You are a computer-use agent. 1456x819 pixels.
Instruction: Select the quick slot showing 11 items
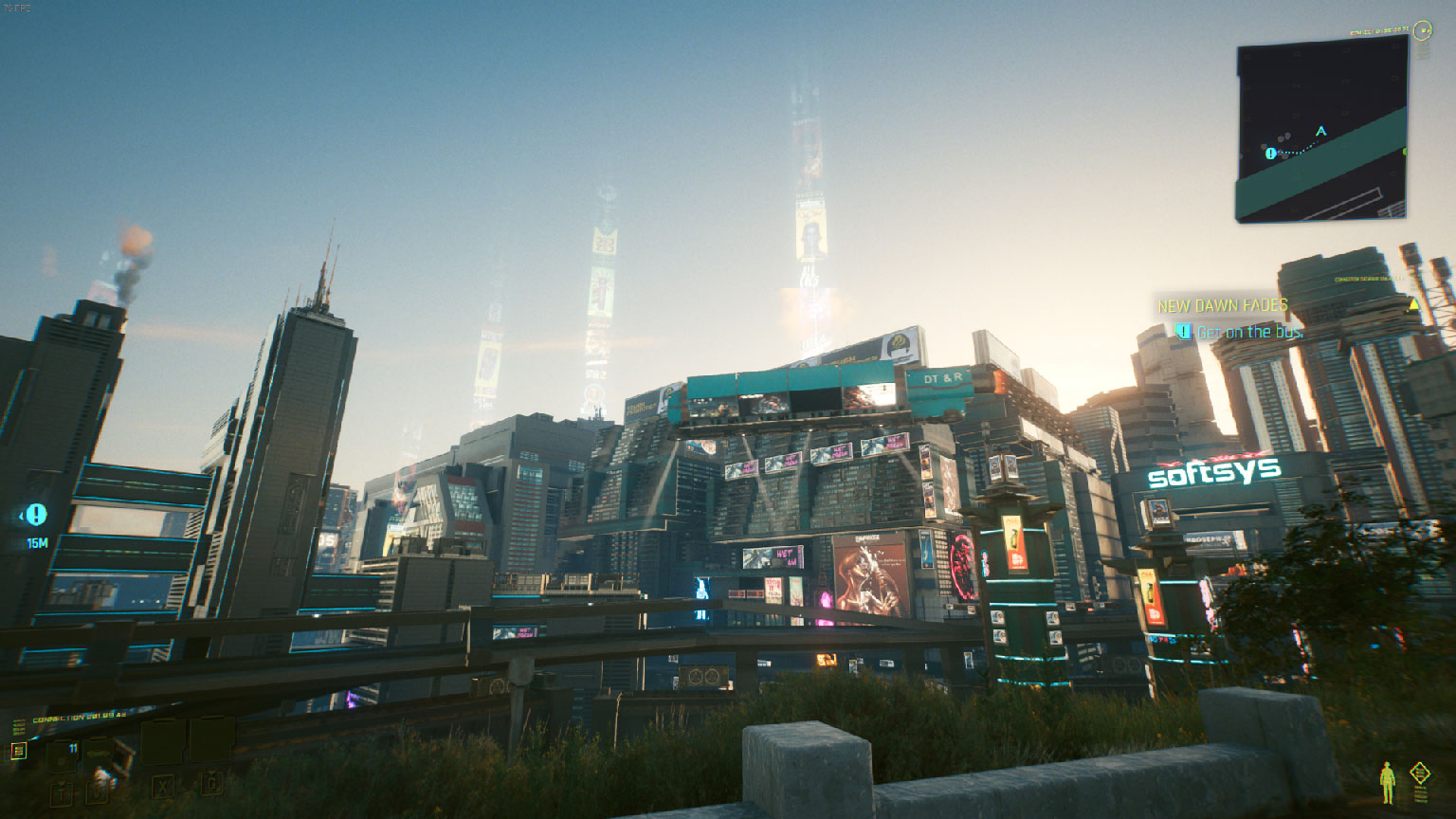click(x=72, y=754)
